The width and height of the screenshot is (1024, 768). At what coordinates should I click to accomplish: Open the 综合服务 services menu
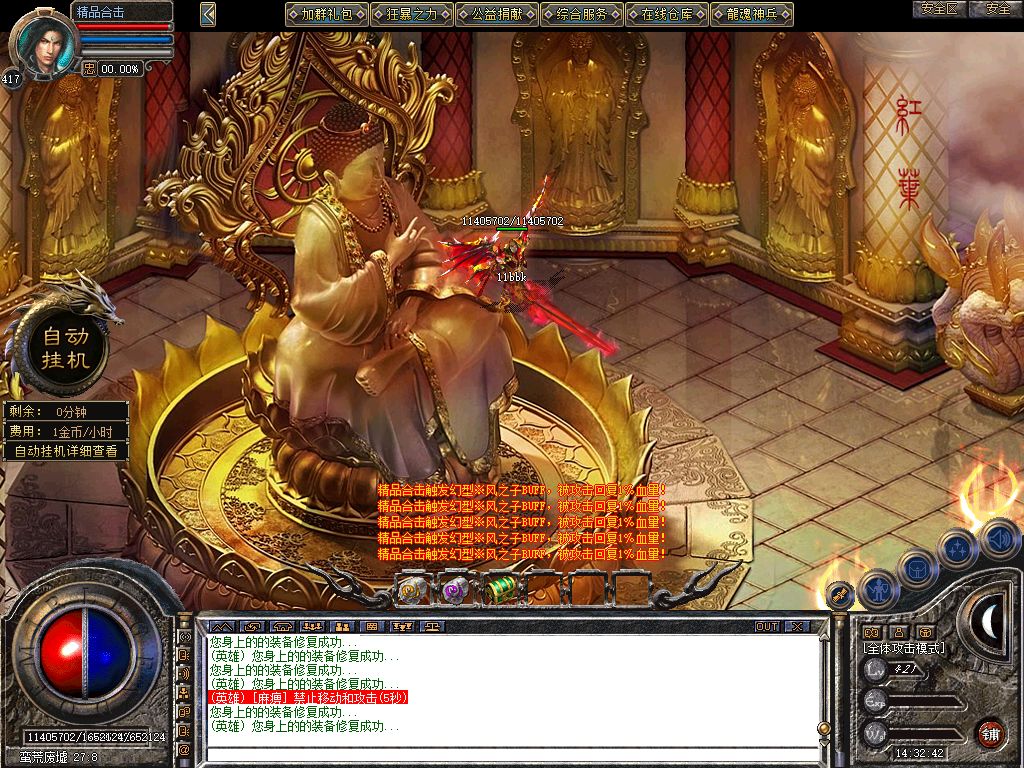click(582, 14)
